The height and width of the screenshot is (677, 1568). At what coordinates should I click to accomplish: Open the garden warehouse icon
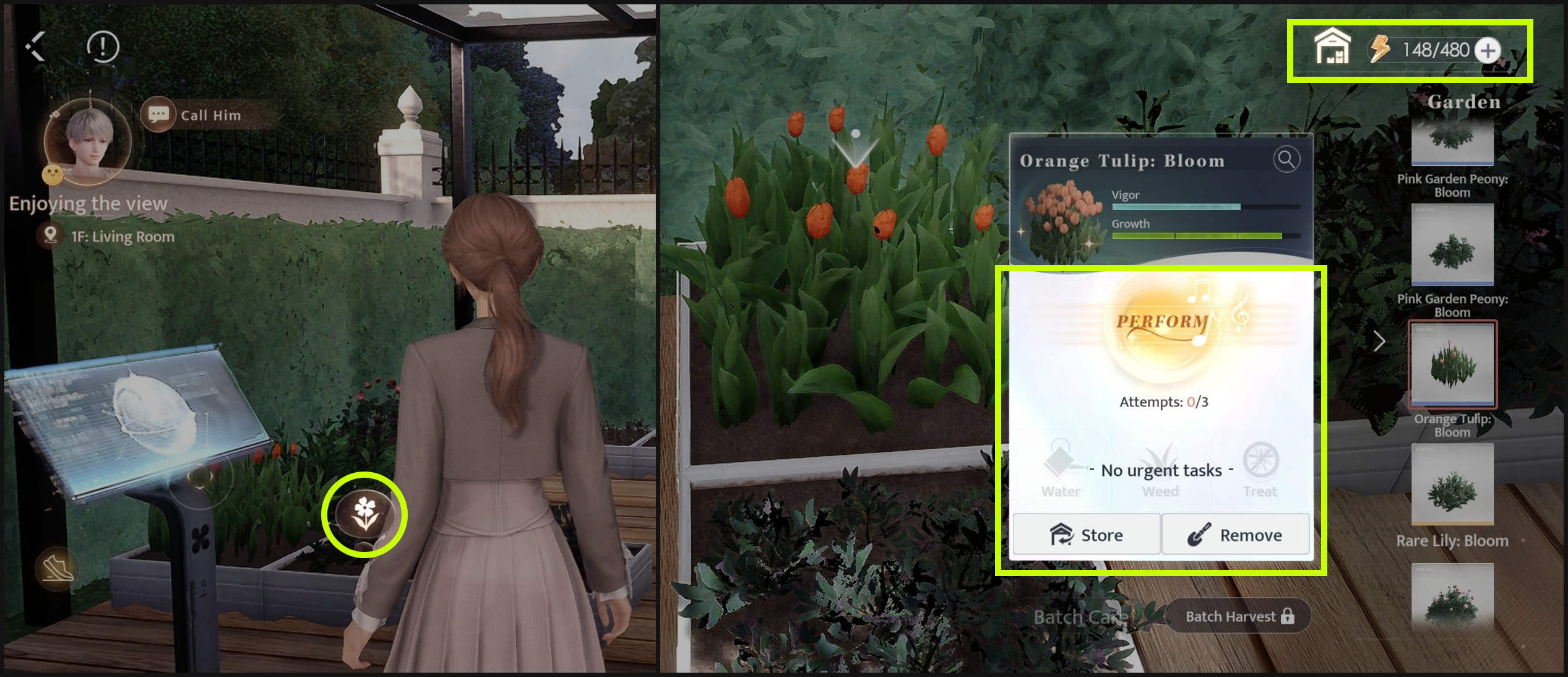coord(1332,48)
